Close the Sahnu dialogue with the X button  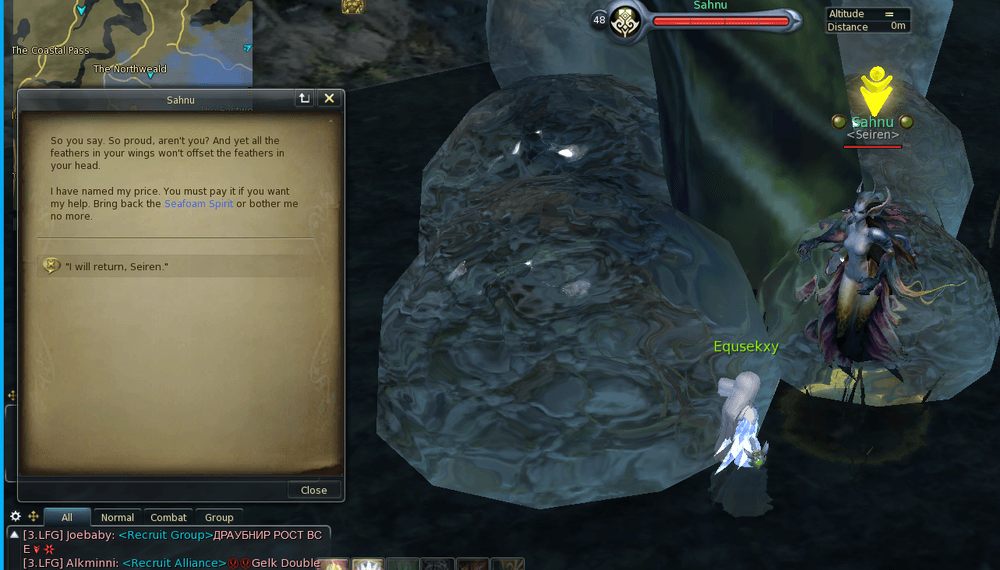pyautogui.click(x=329, y=99)
